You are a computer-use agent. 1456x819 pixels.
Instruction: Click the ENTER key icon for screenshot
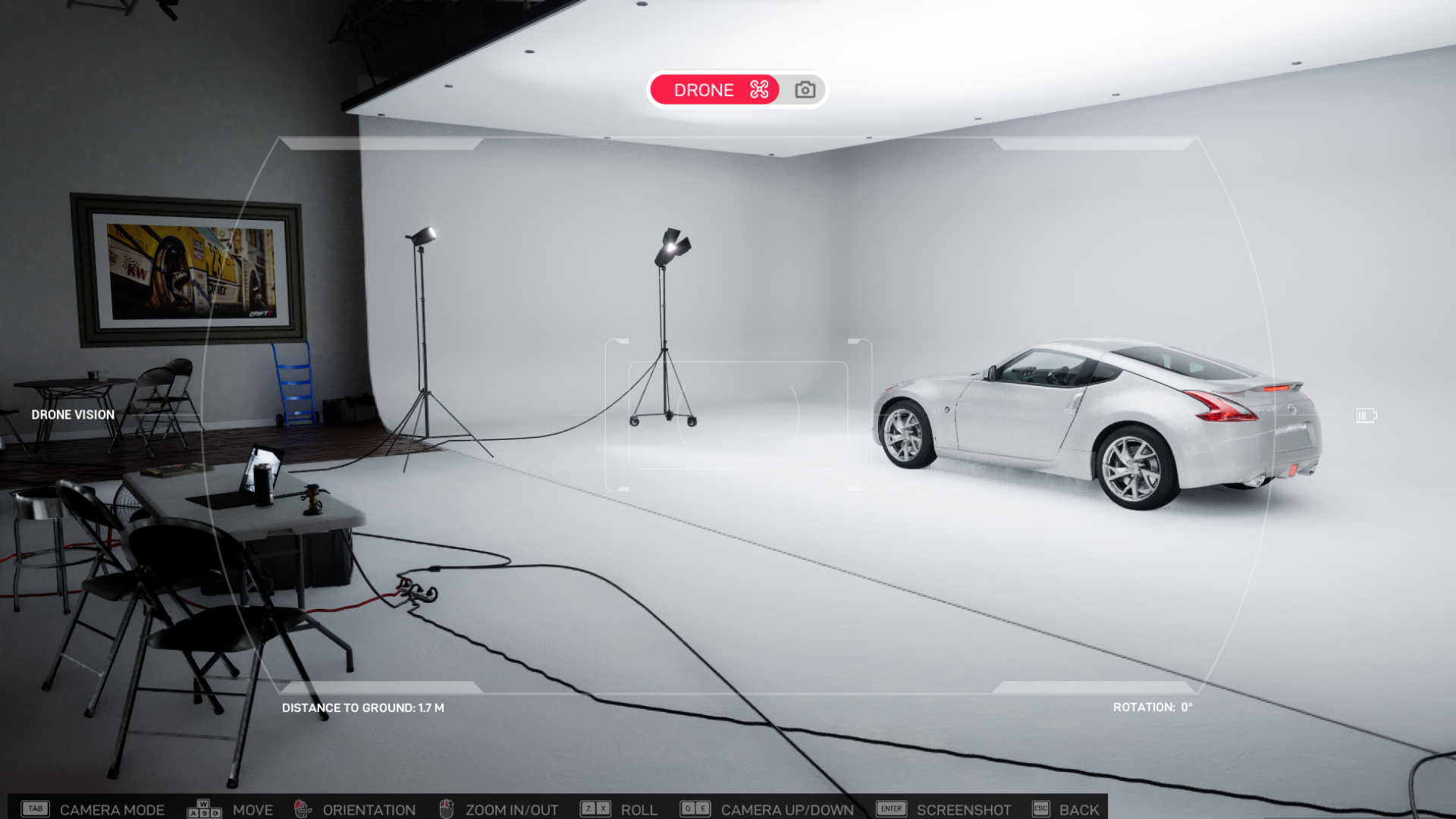click(890, 808)
